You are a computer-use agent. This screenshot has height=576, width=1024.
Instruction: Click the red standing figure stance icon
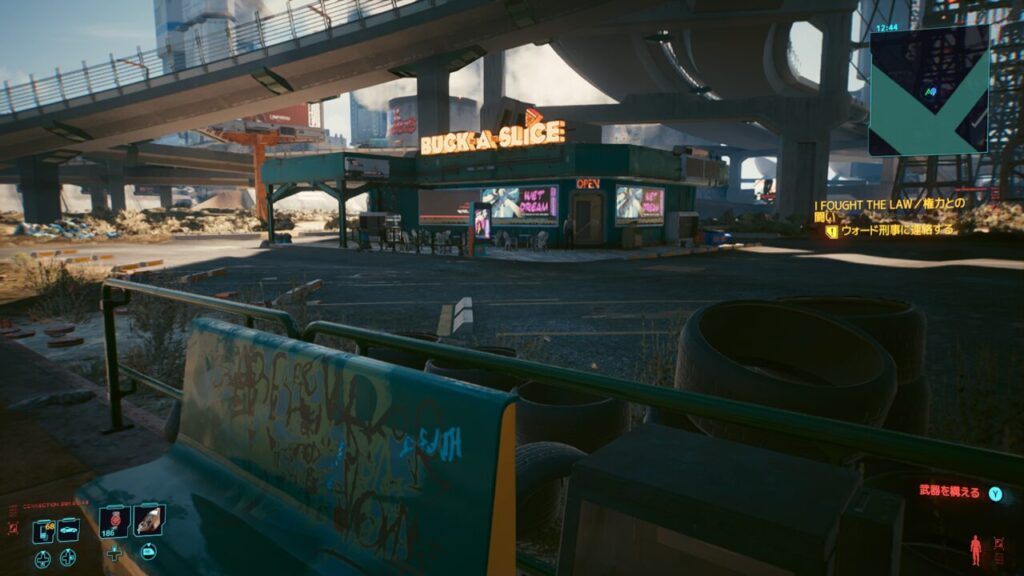click(975, 549)
